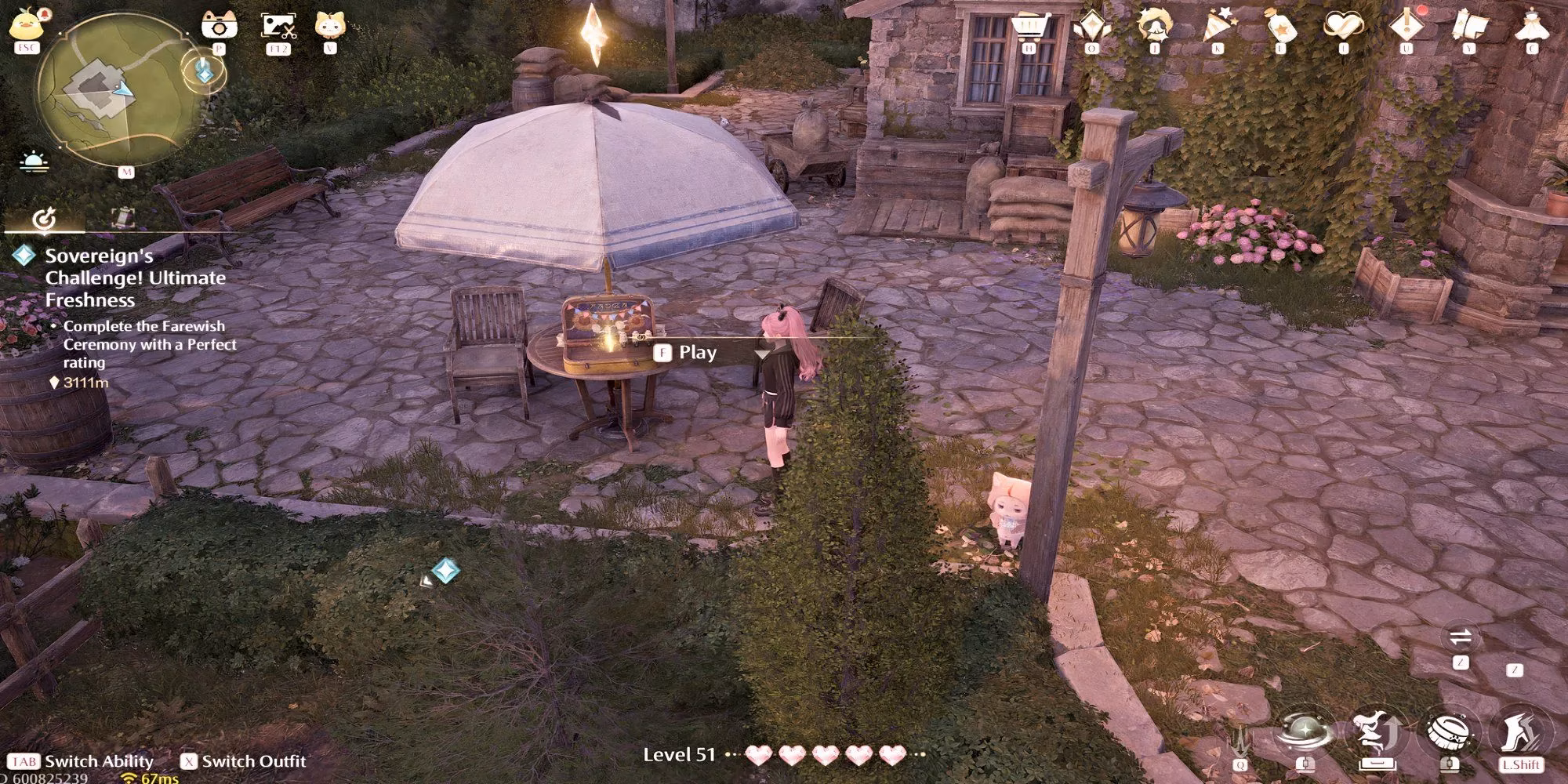The width and height of the screenshot is (1568, 784).
Task: Open the shopping cart store
Action: (x=1029, y=26)
